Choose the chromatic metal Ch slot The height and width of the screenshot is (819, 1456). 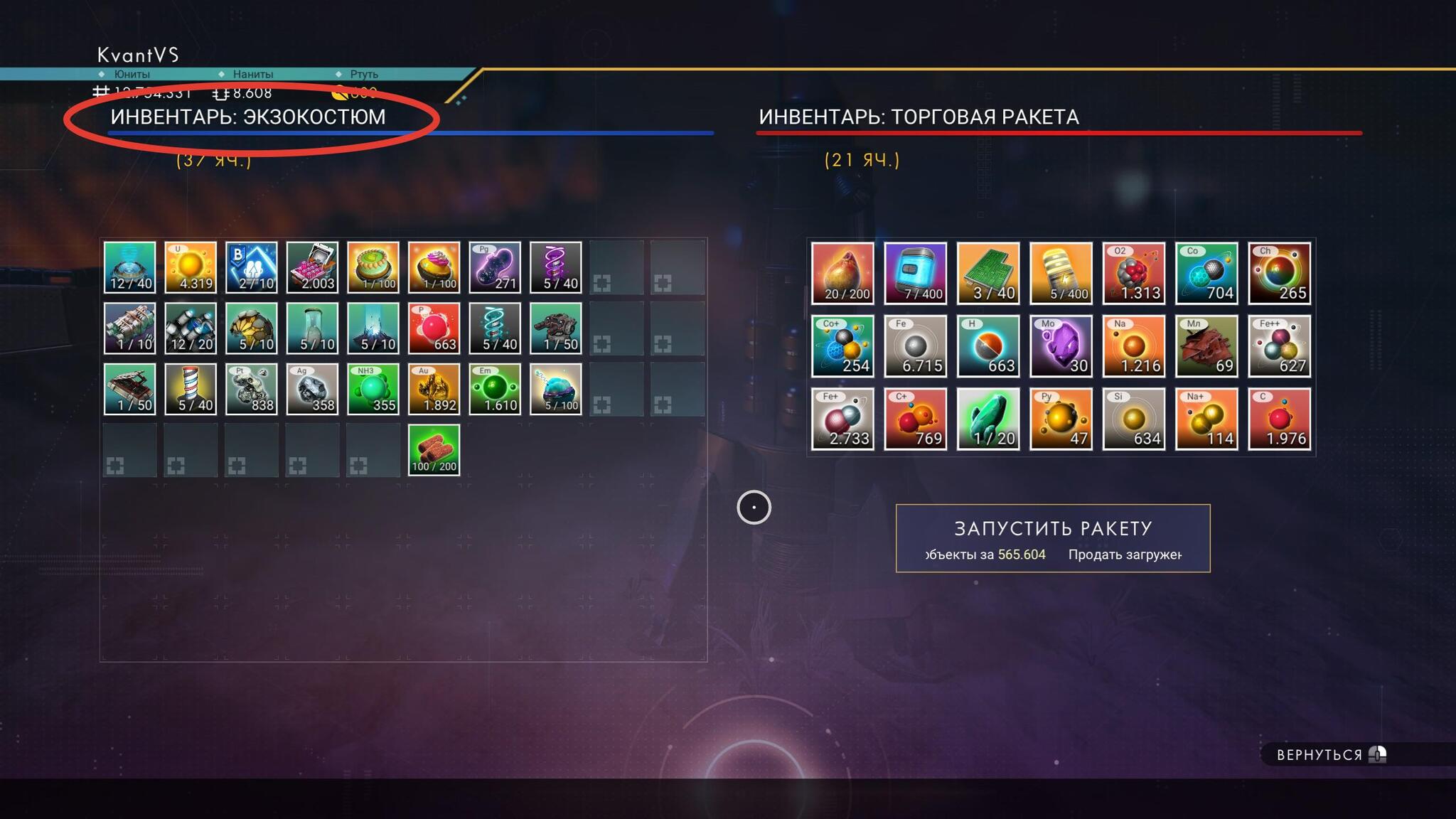tap(1279, 274)
